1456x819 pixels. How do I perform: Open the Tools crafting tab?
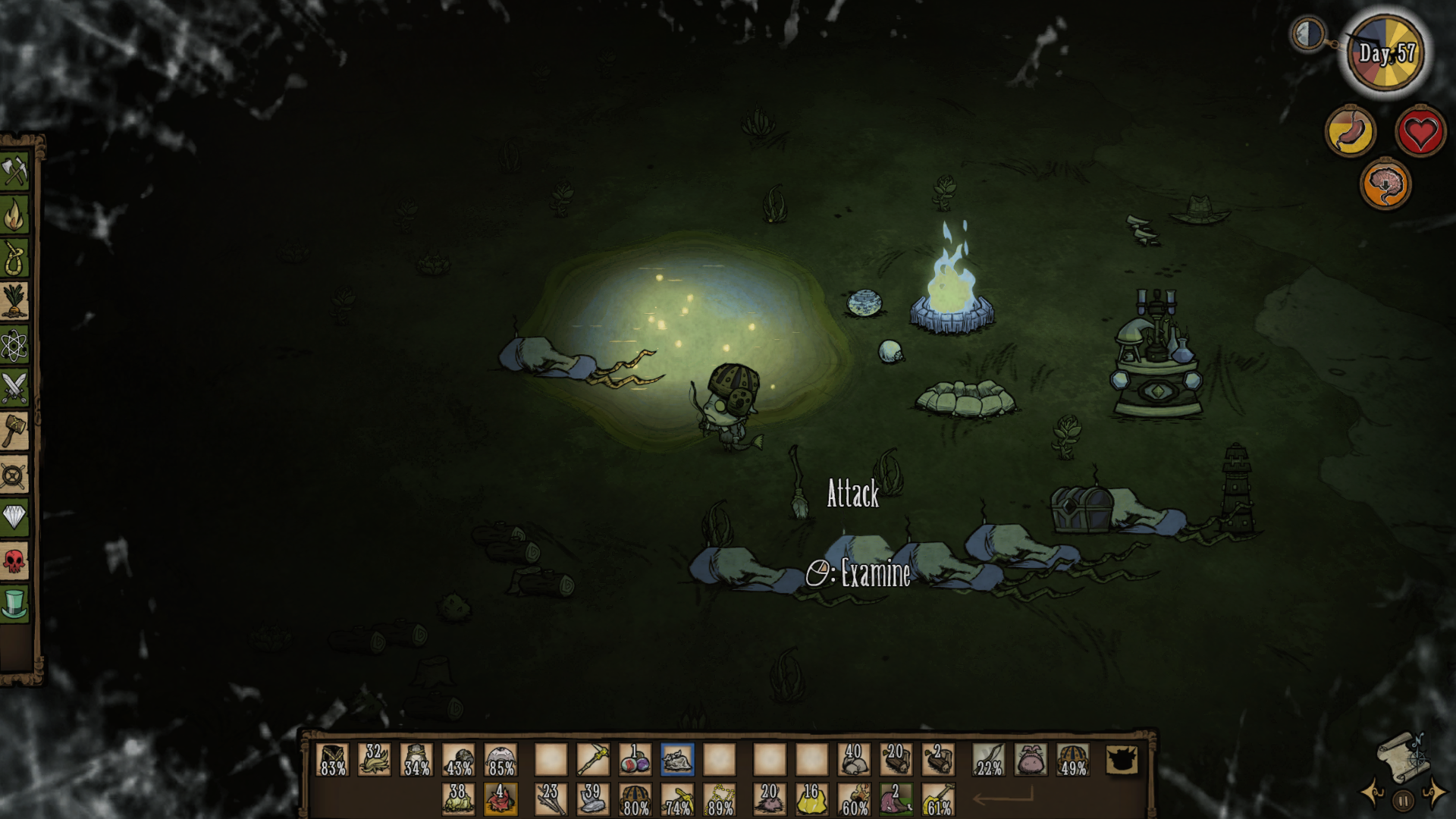coord(14,171)
